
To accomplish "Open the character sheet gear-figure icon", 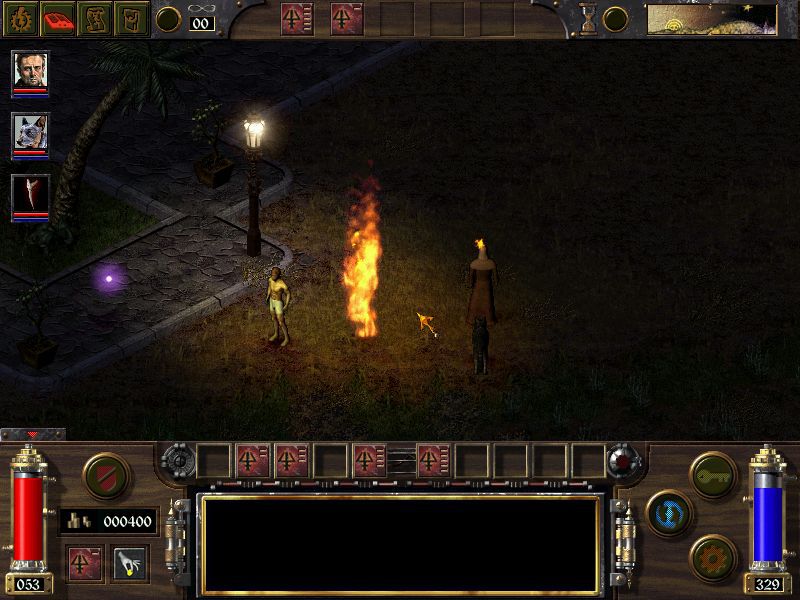I will coord(19,18).
